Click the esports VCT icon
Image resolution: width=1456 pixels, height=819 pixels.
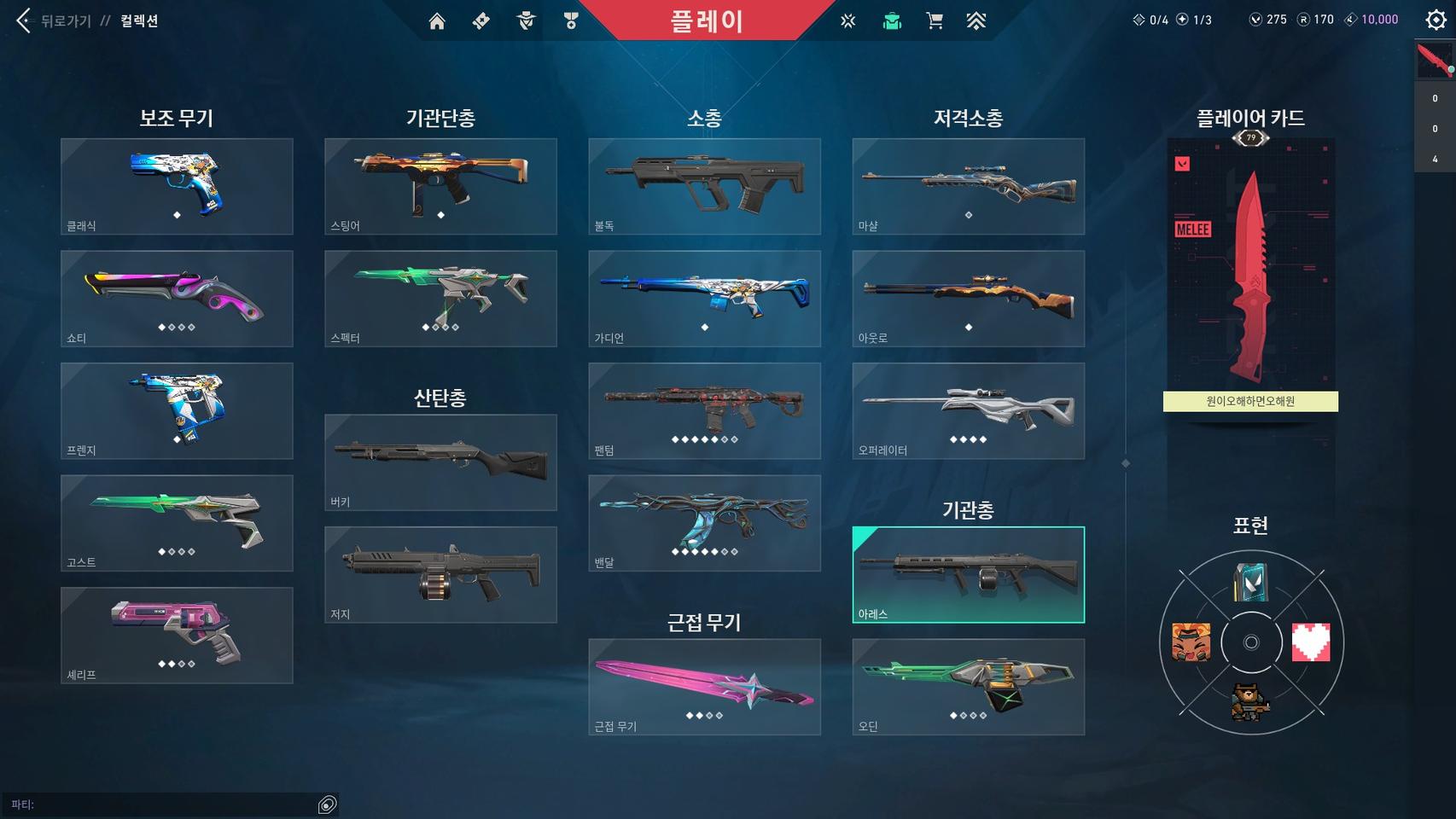click(x=848, y=21)
